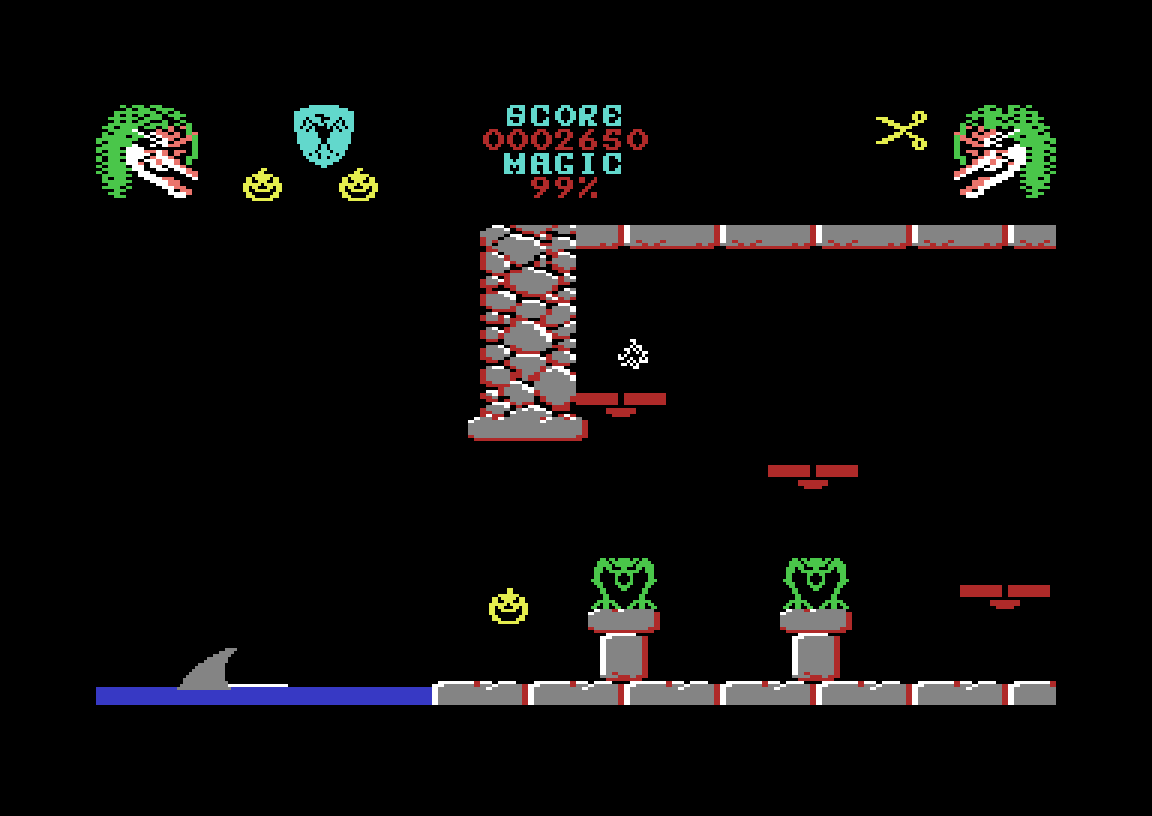
Task: Select the yellow scissors item icon
Action: 902,130
